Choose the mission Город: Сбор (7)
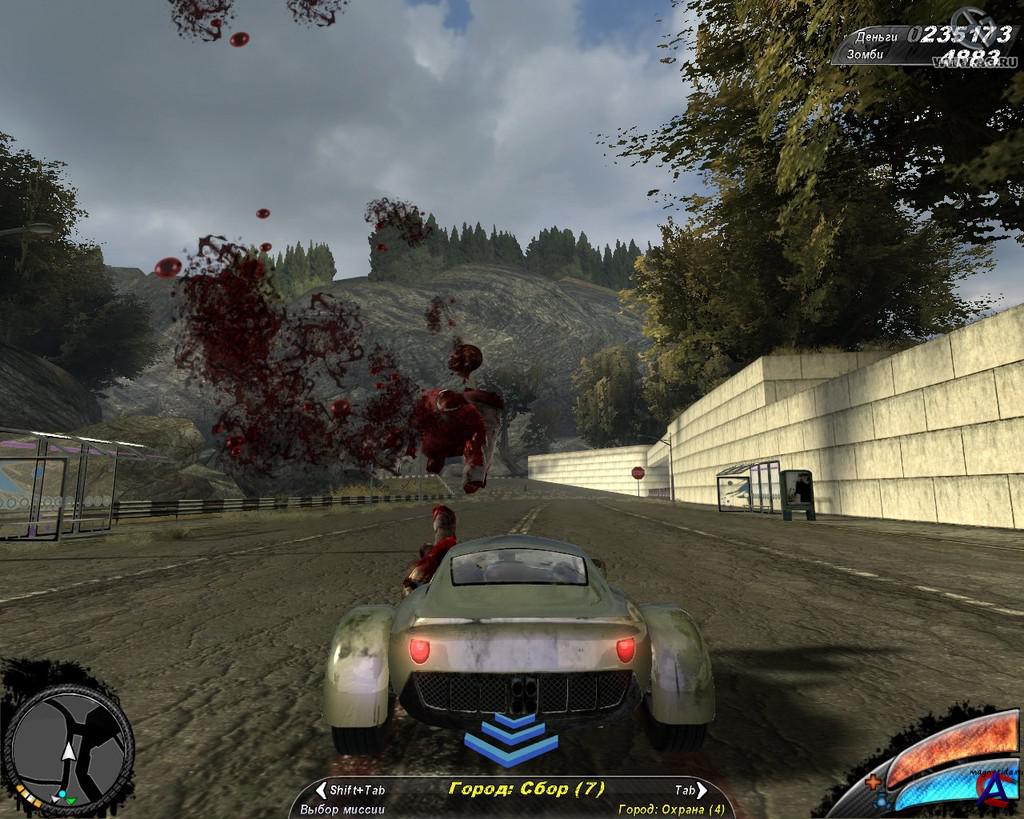The height and width of the screenshot is (819, 1024). pyautogui.click(x=526, y=789)
